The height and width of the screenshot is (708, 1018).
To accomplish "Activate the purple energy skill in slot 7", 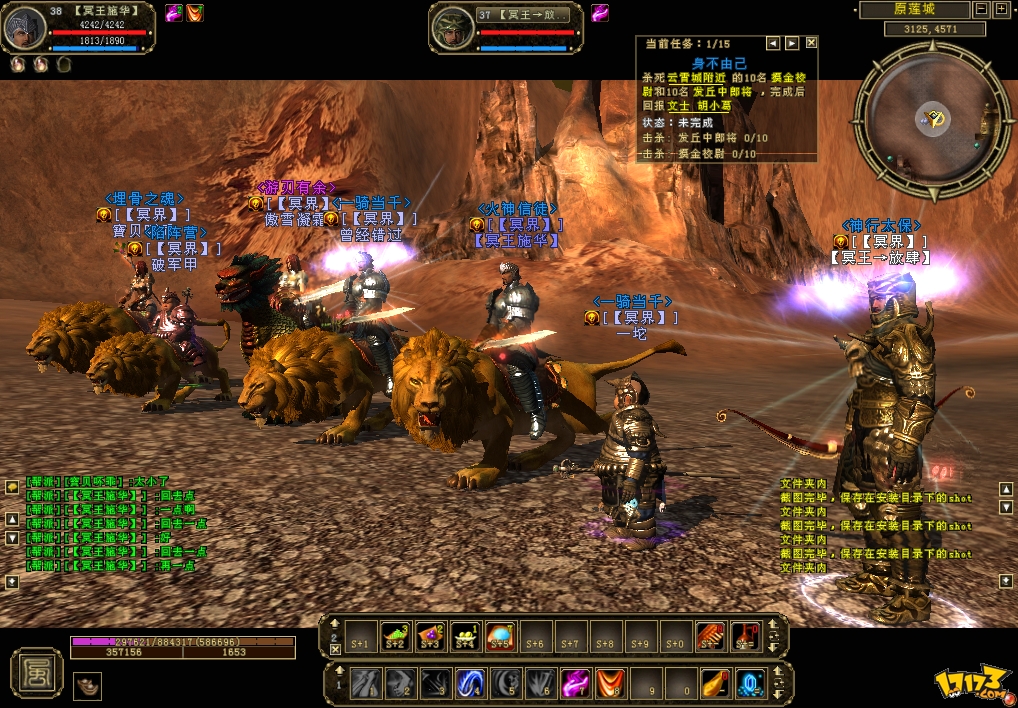I will [574, 683].
